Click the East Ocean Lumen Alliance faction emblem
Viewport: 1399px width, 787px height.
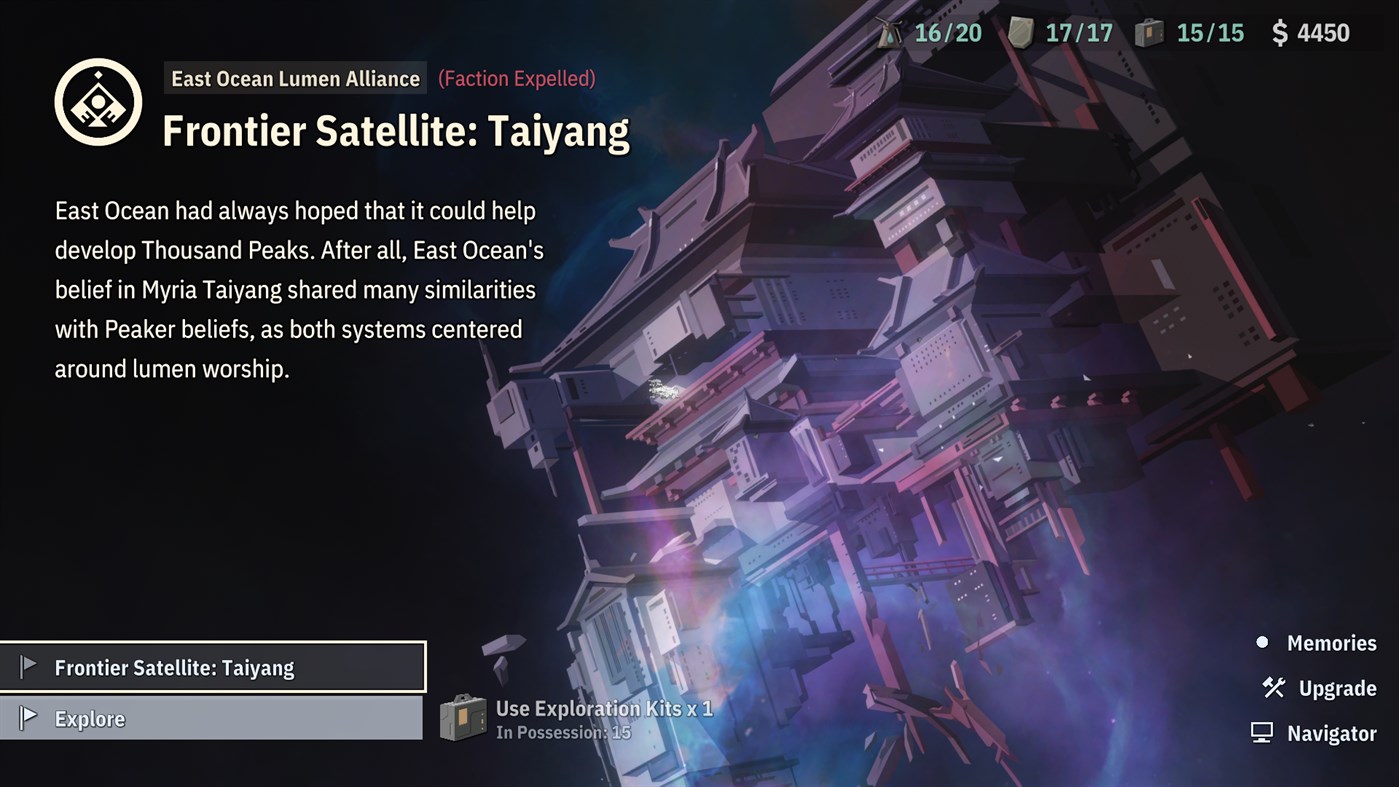click(x=98, y=100)
